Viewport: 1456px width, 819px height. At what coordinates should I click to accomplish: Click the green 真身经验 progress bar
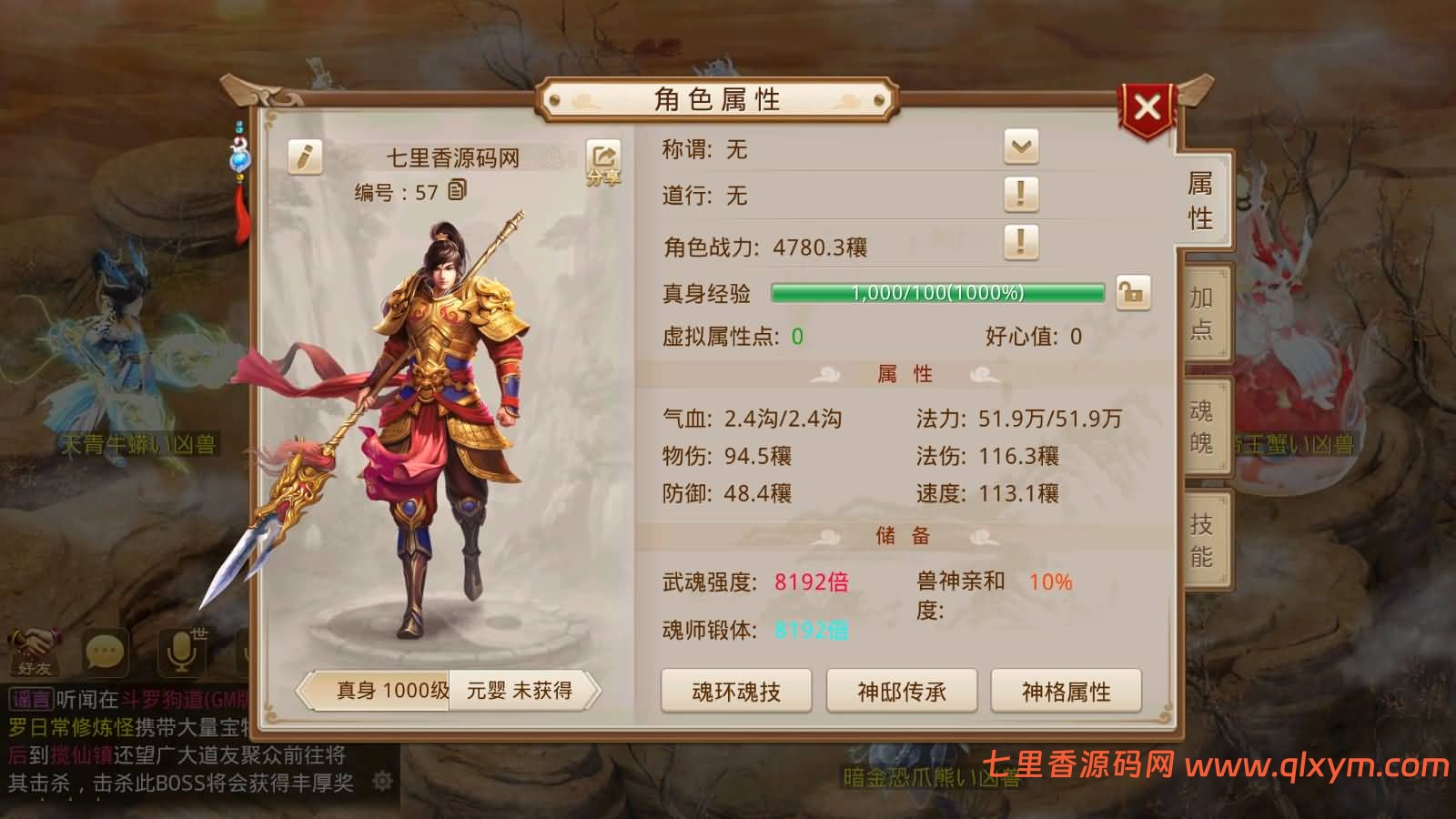coord(937,293)
